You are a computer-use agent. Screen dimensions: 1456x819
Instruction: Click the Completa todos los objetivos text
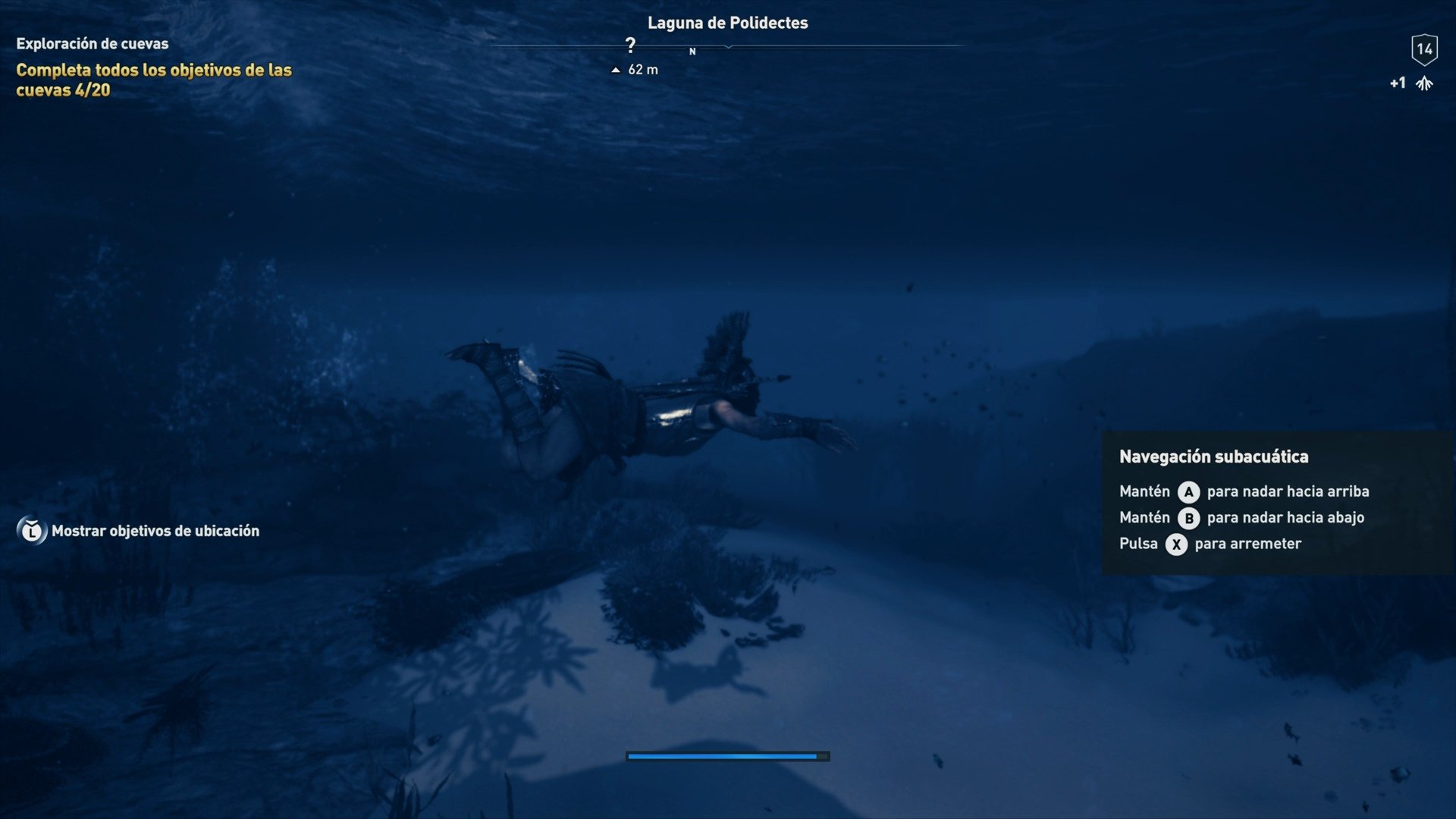(x=153, y=70)
